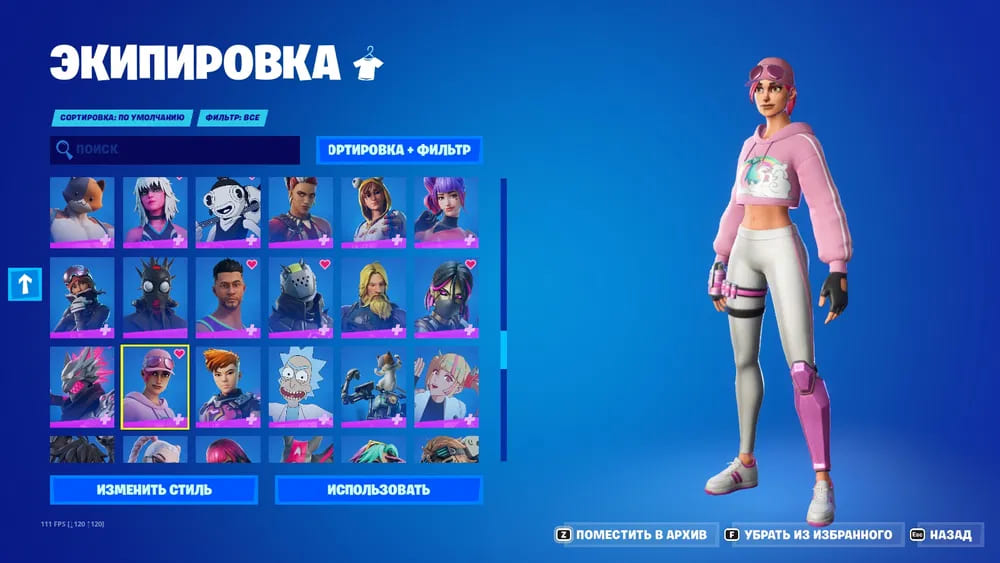Open the сортировка + фильтр options
The image size is (1000, 563).
(x=399, y=150)
